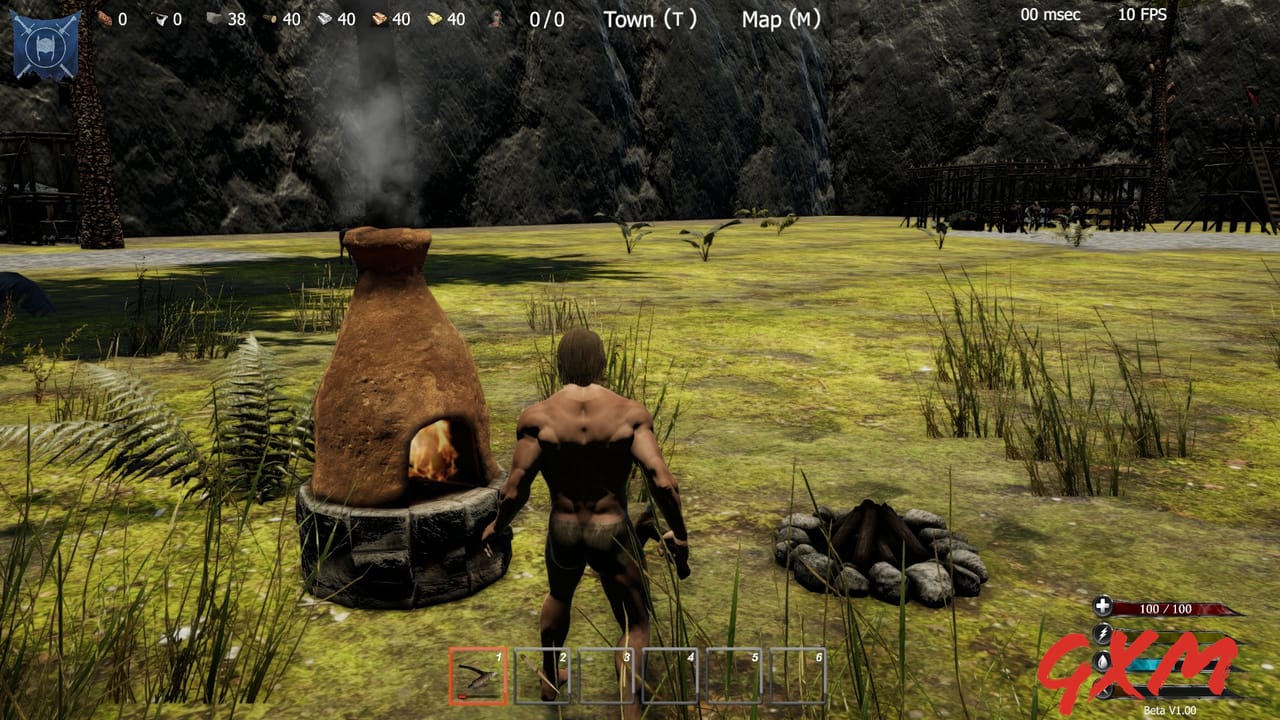The height and width of the screenshot is (720, 1280).
Task: Click the water droplet thirst icon
Action: [1101, 662]
